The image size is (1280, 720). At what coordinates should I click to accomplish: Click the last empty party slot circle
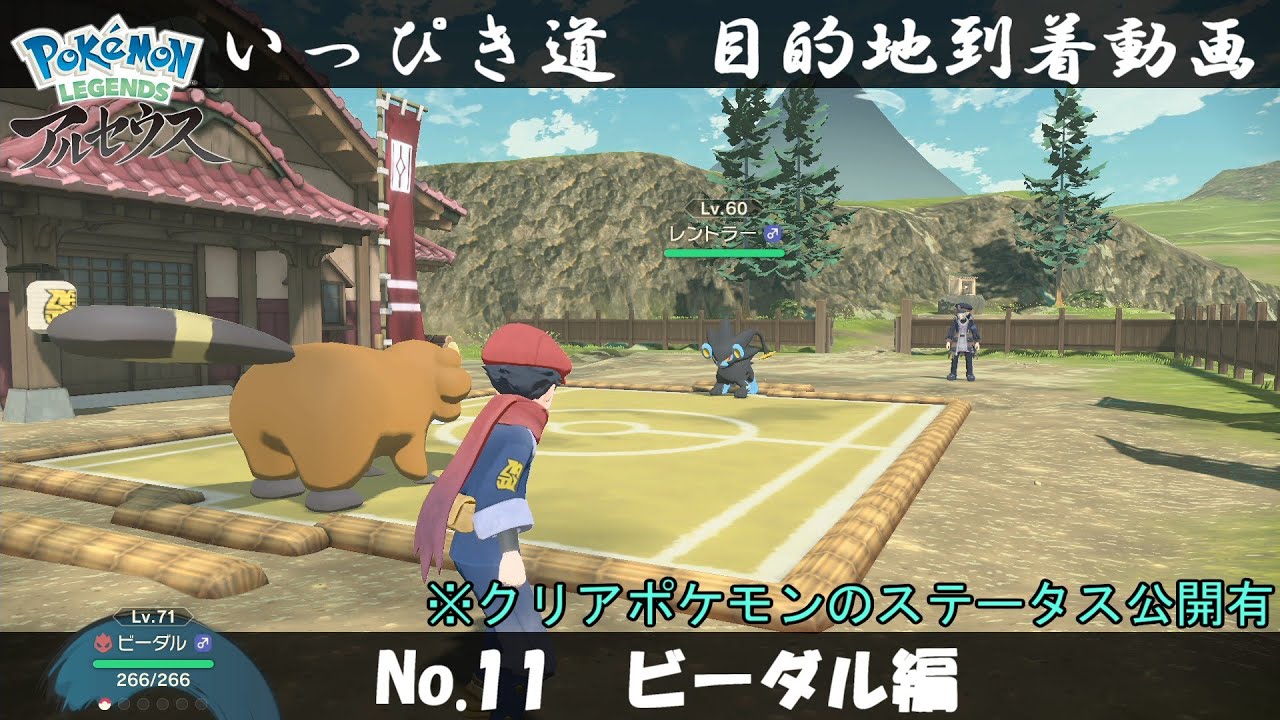[202, 704]
